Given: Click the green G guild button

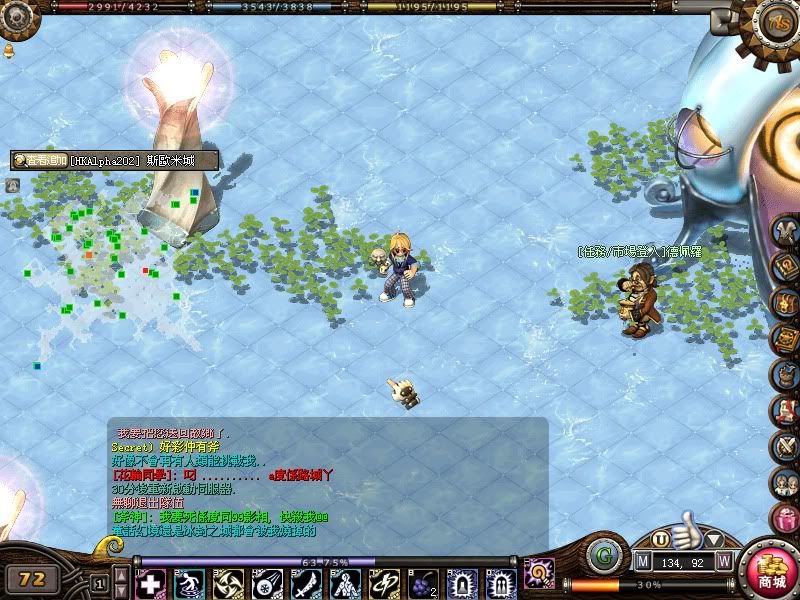Looking at the screenshot, I should [x=602, y=555].
